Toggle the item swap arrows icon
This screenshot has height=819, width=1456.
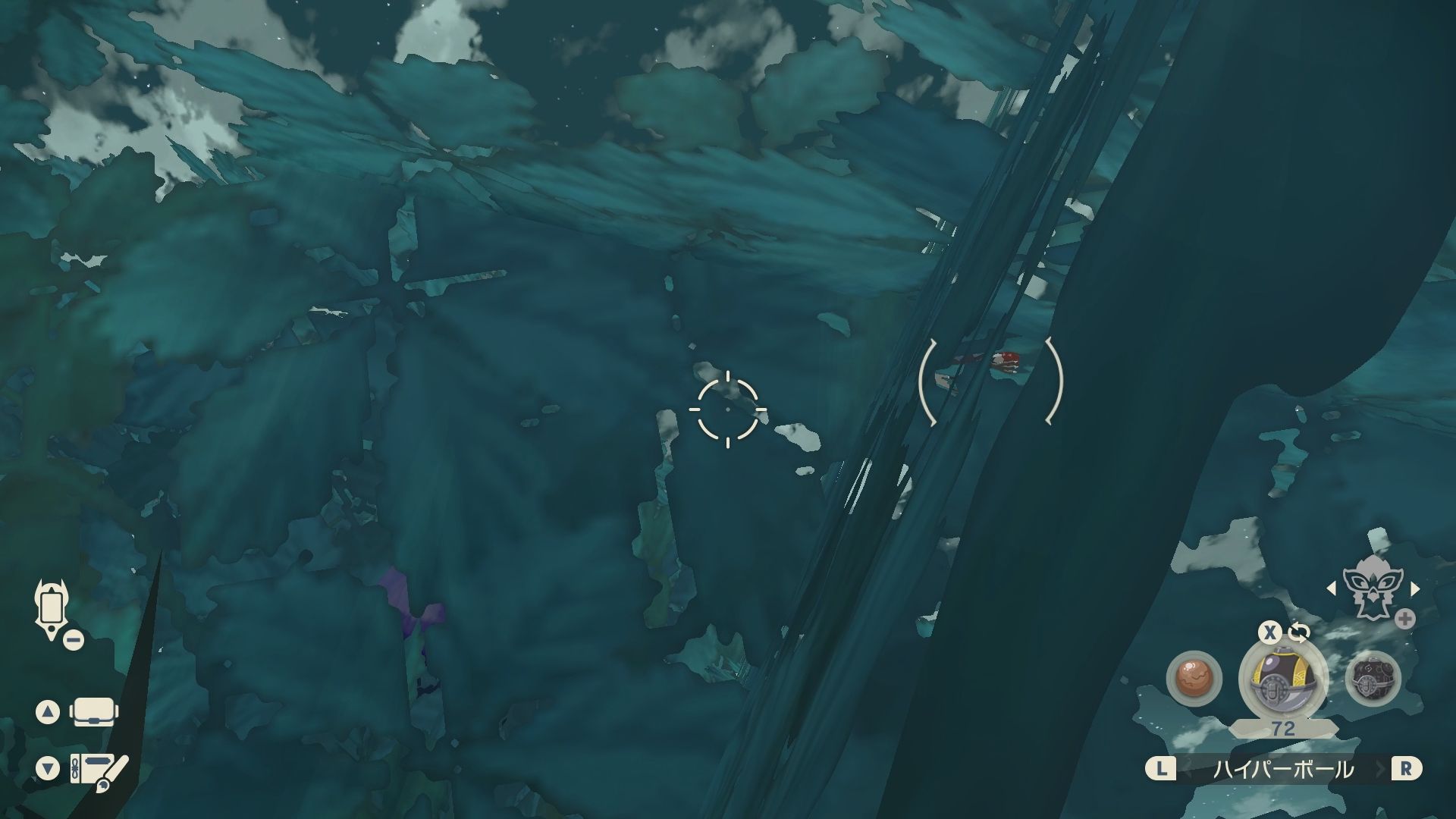pos(1298,632)
